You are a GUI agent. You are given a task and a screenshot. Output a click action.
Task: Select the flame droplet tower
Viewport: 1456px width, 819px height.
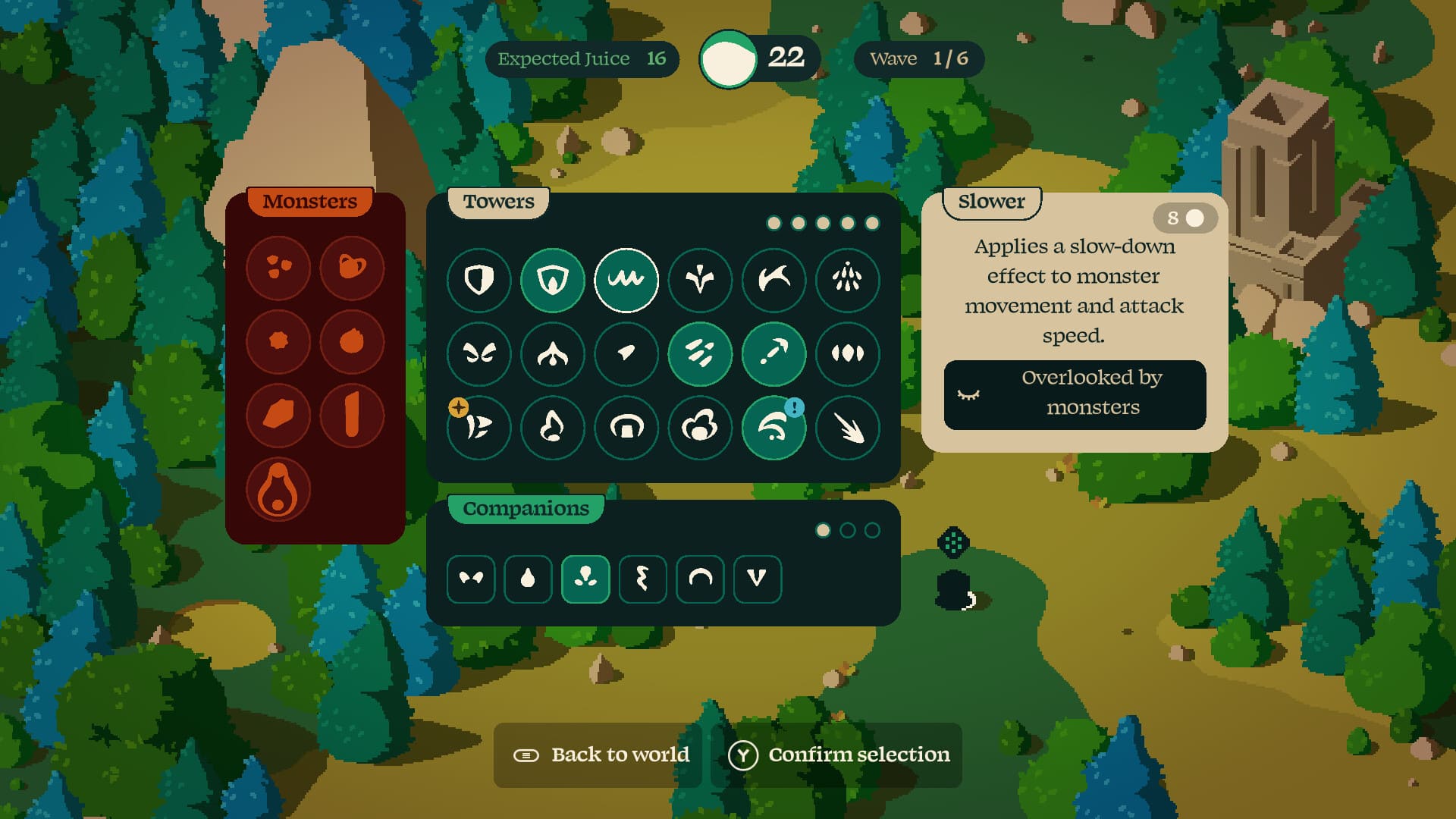tap(552, 428)
